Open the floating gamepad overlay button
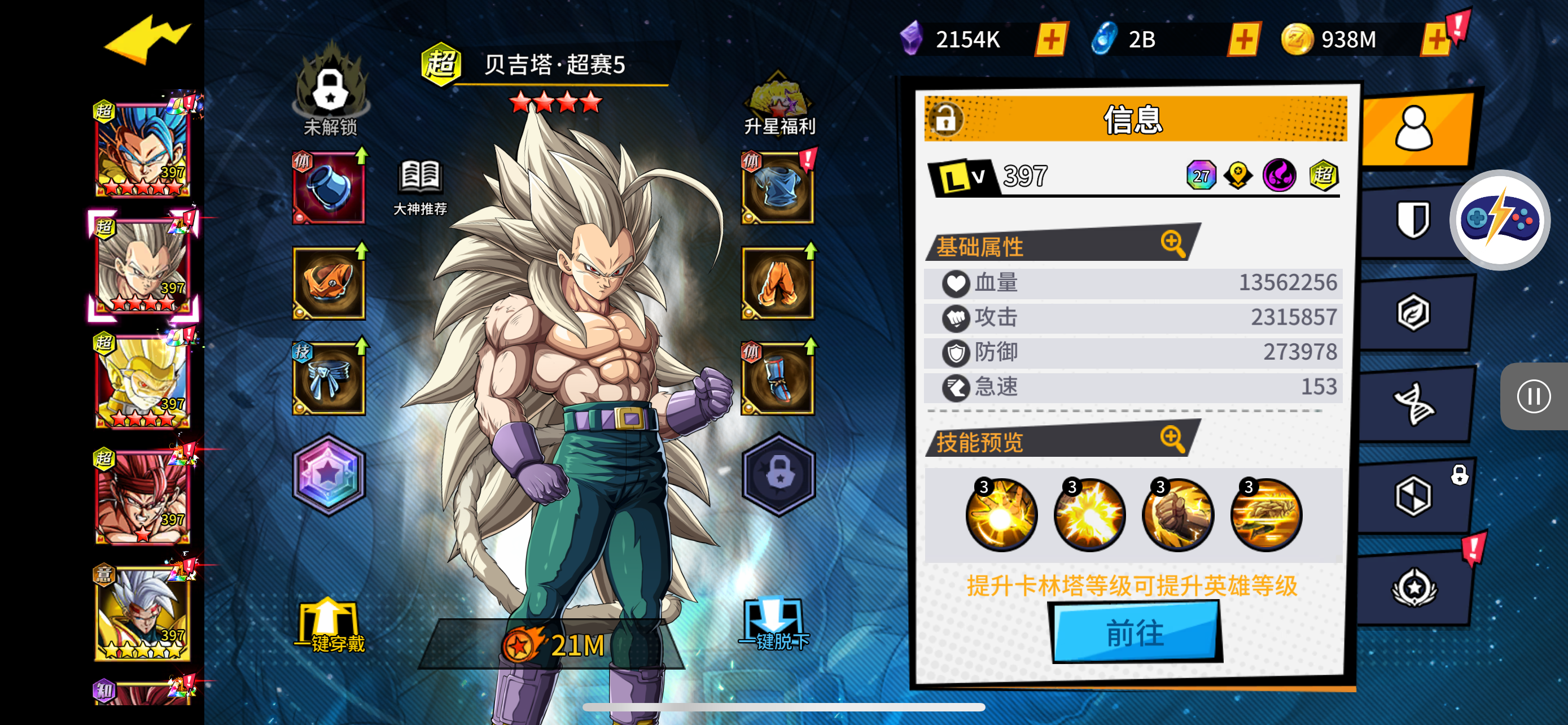 click(1500, 220)
